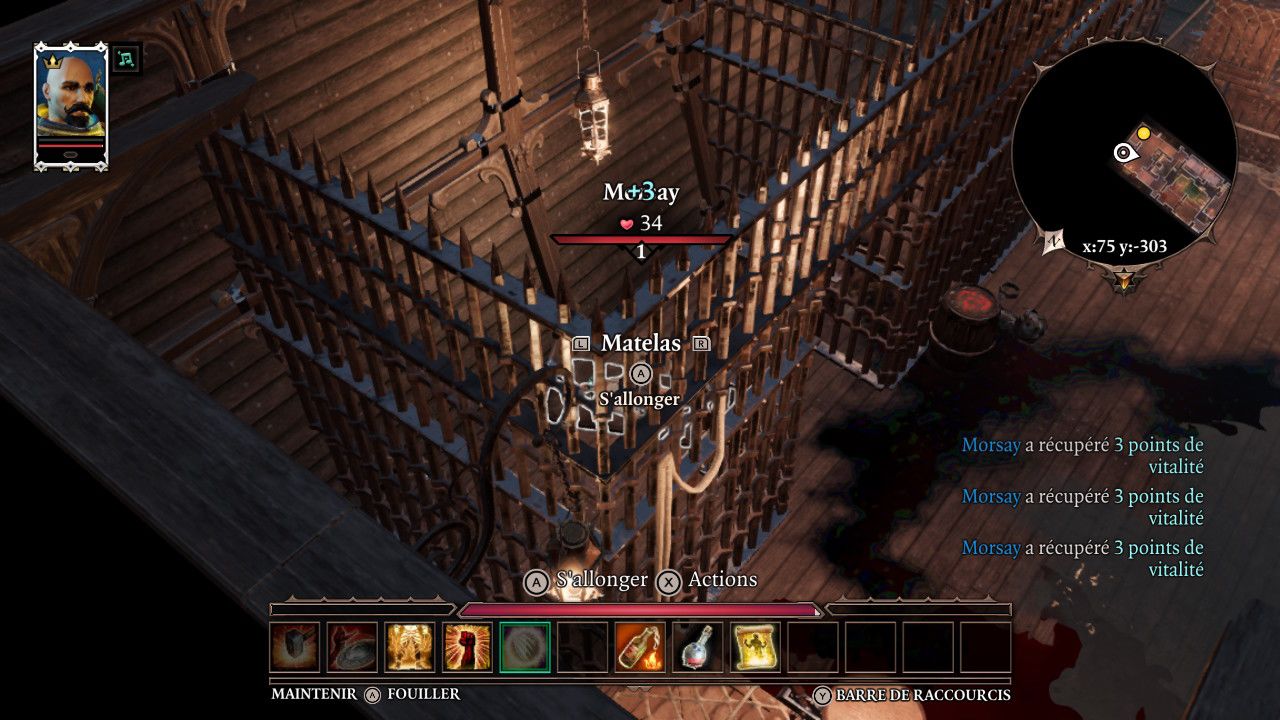Activate the hammer strike skill slot
Viewport: 1280px width, 720px height.
coord(295,647)
